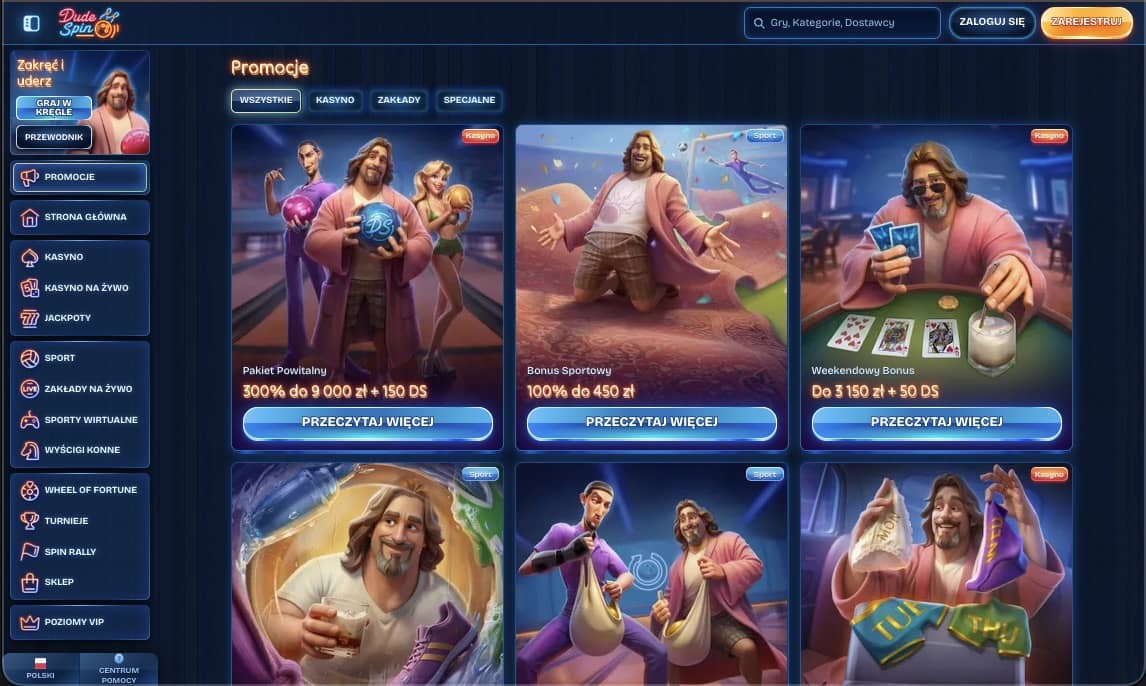Open the Zaloguj Się login button

(991, 22)
